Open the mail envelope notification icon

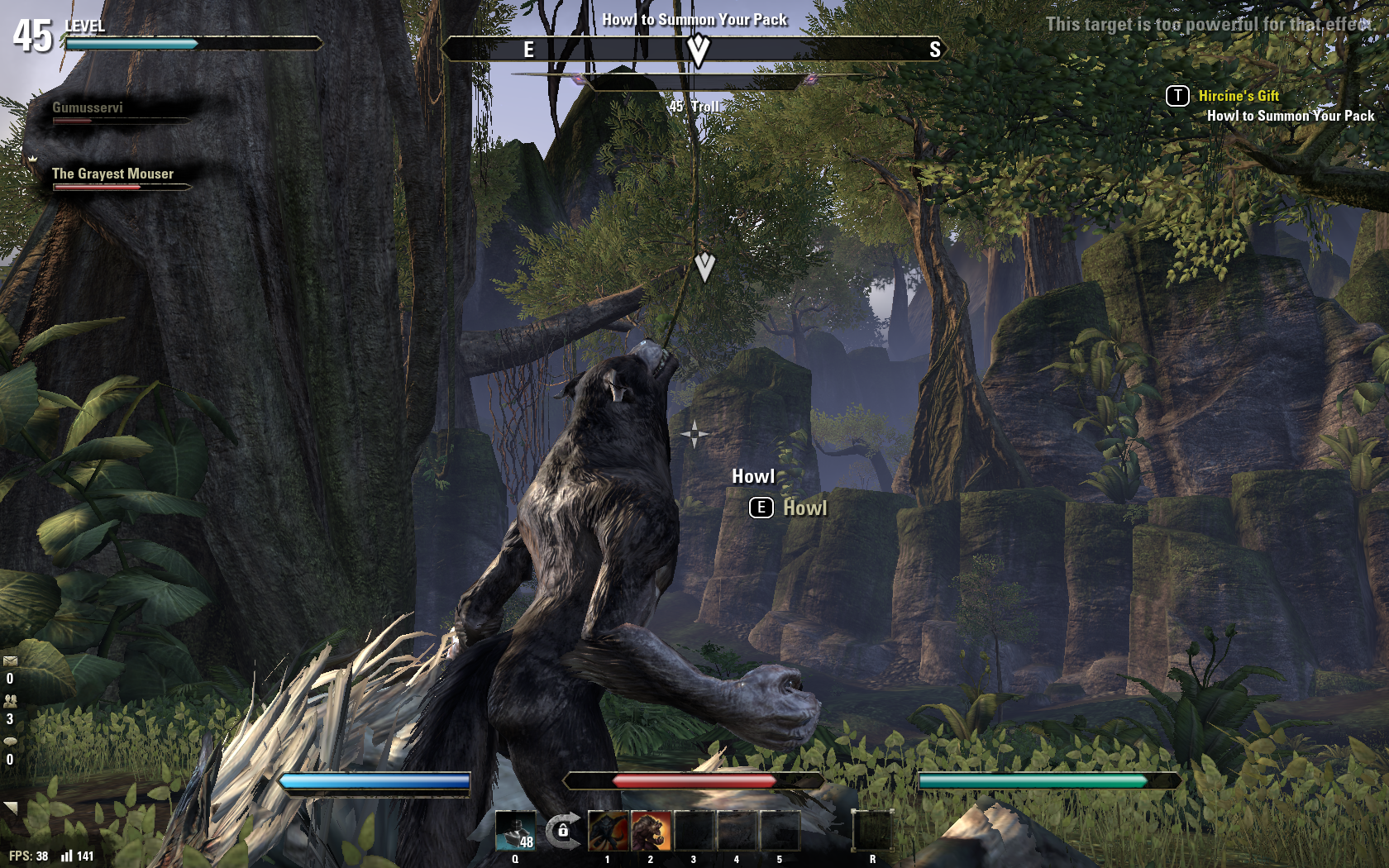[x=10, y=661]
